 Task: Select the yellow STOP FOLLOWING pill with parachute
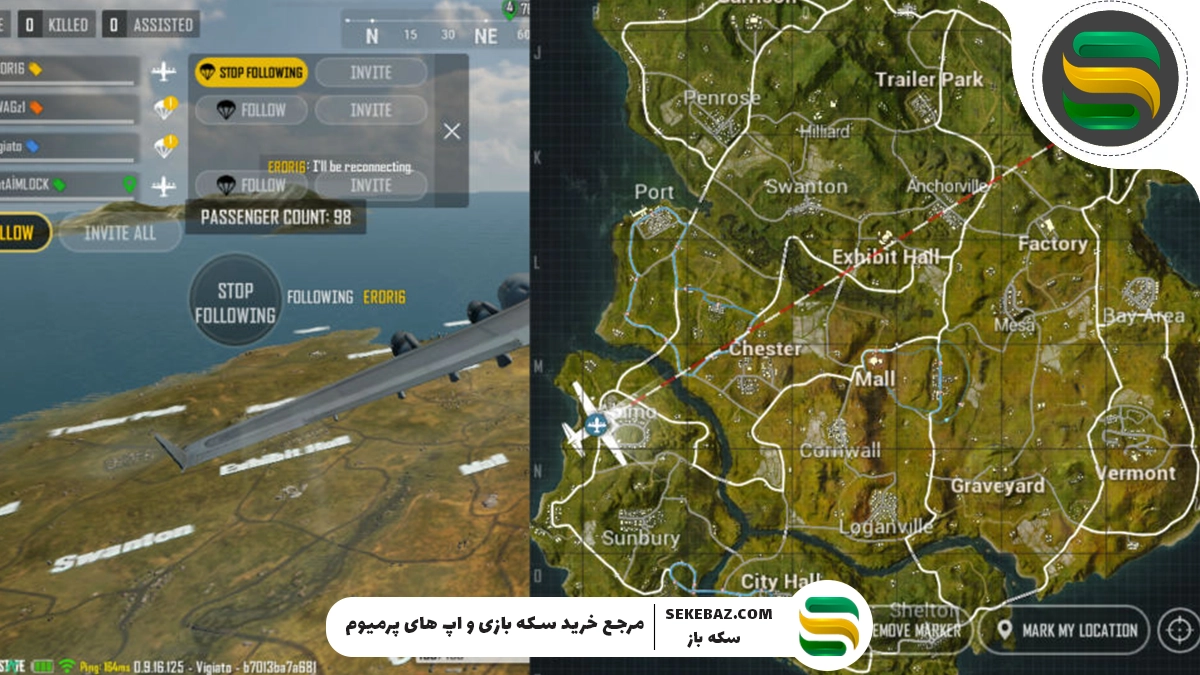(x=250, y=72)
